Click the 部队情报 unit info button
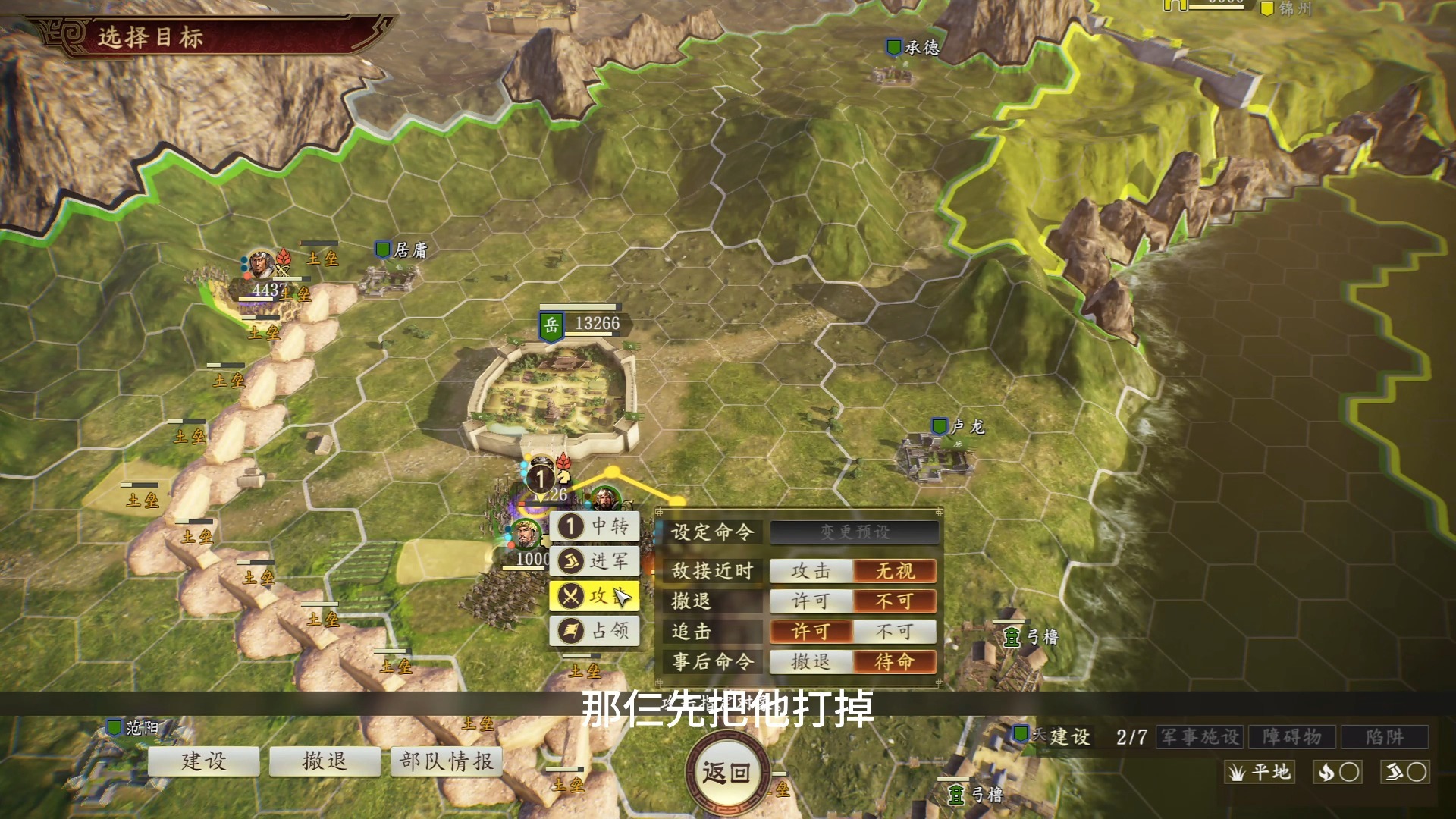 tap(446, 761)
